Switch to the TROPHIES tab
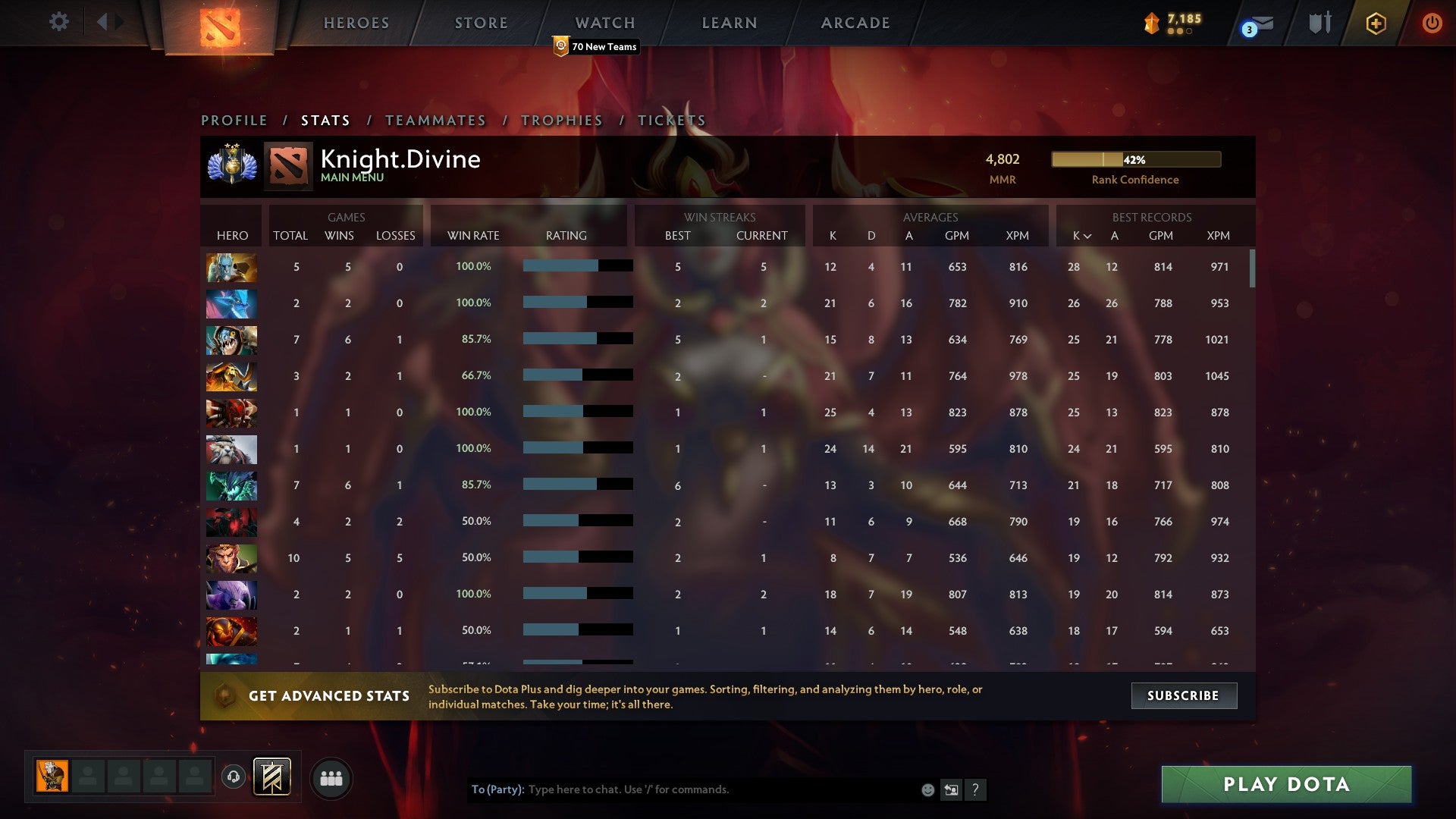 point(561,120)
